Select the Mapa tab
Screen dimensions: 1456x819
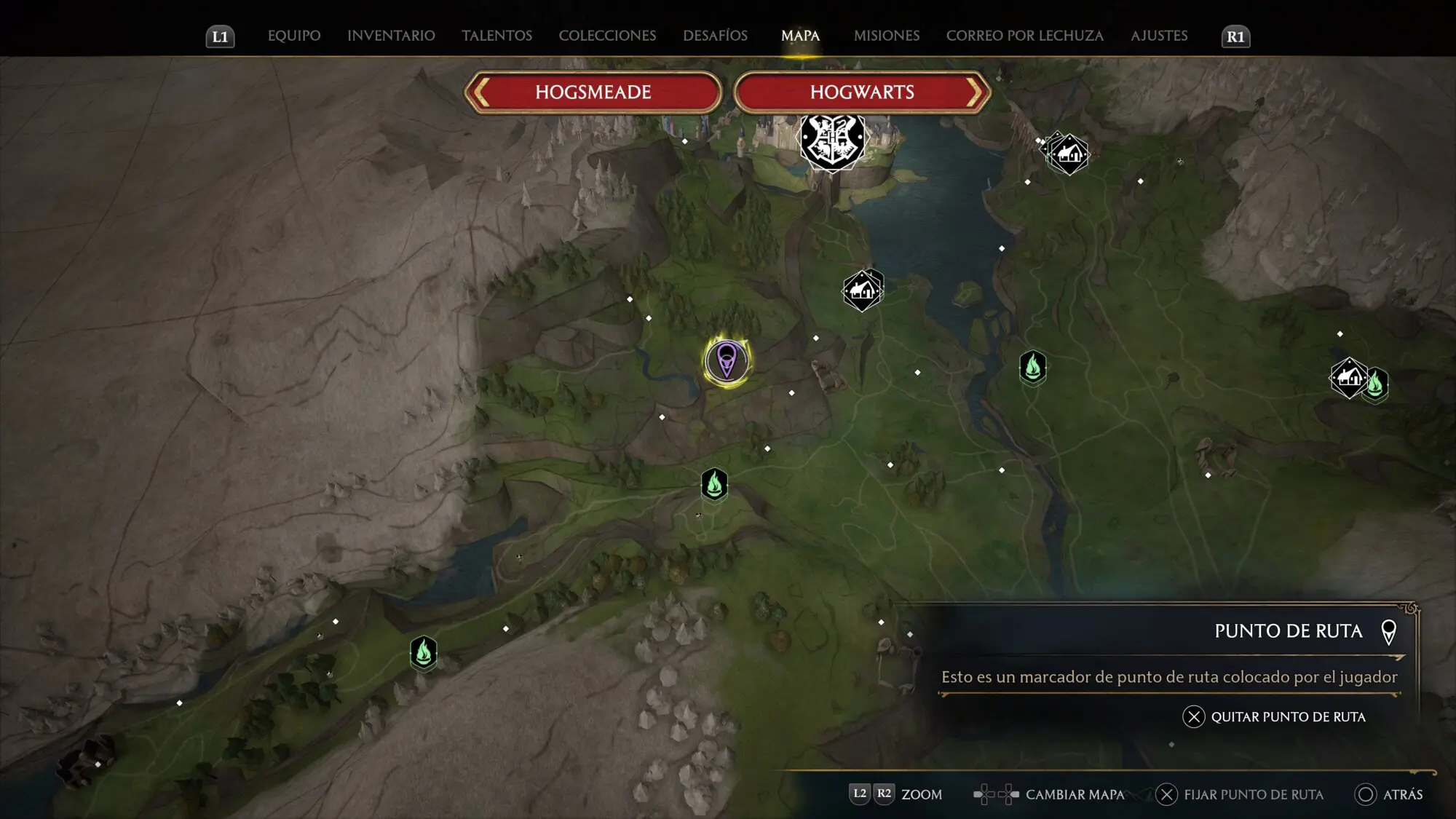[x=800, y=36]
